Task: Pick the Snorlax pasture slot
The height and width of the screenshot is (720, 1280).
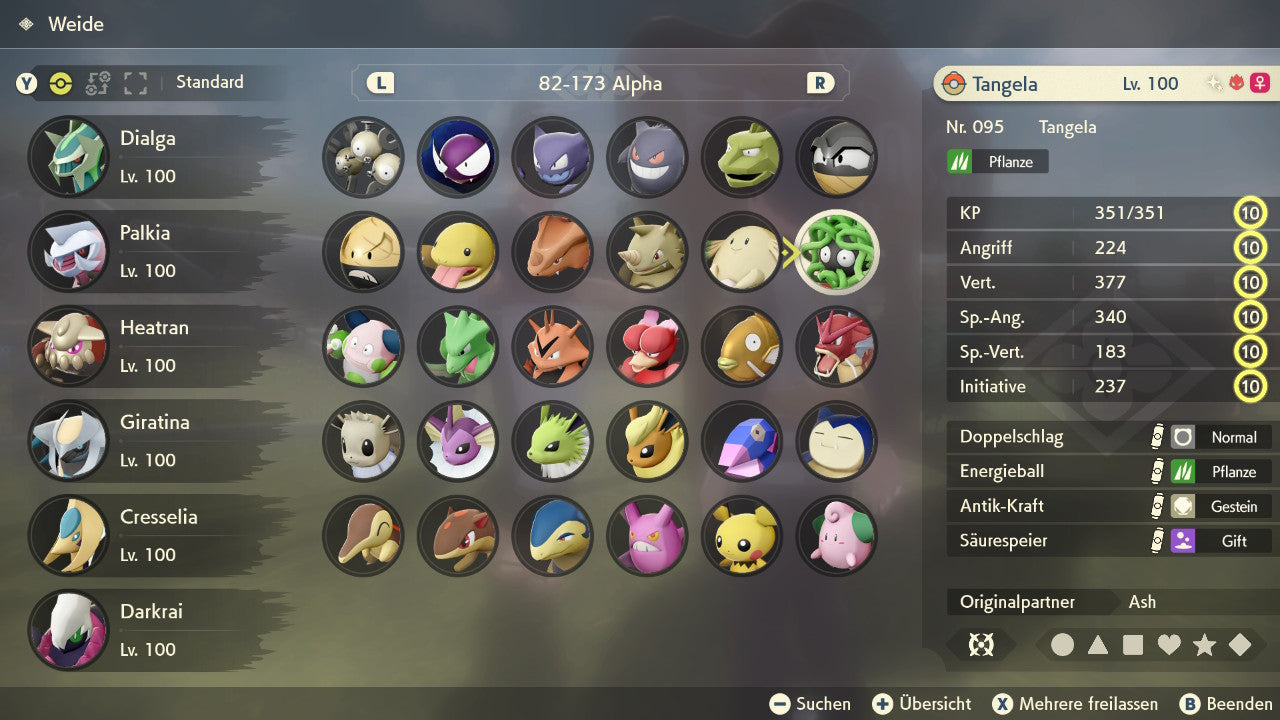Action: [x=837, y=441]
